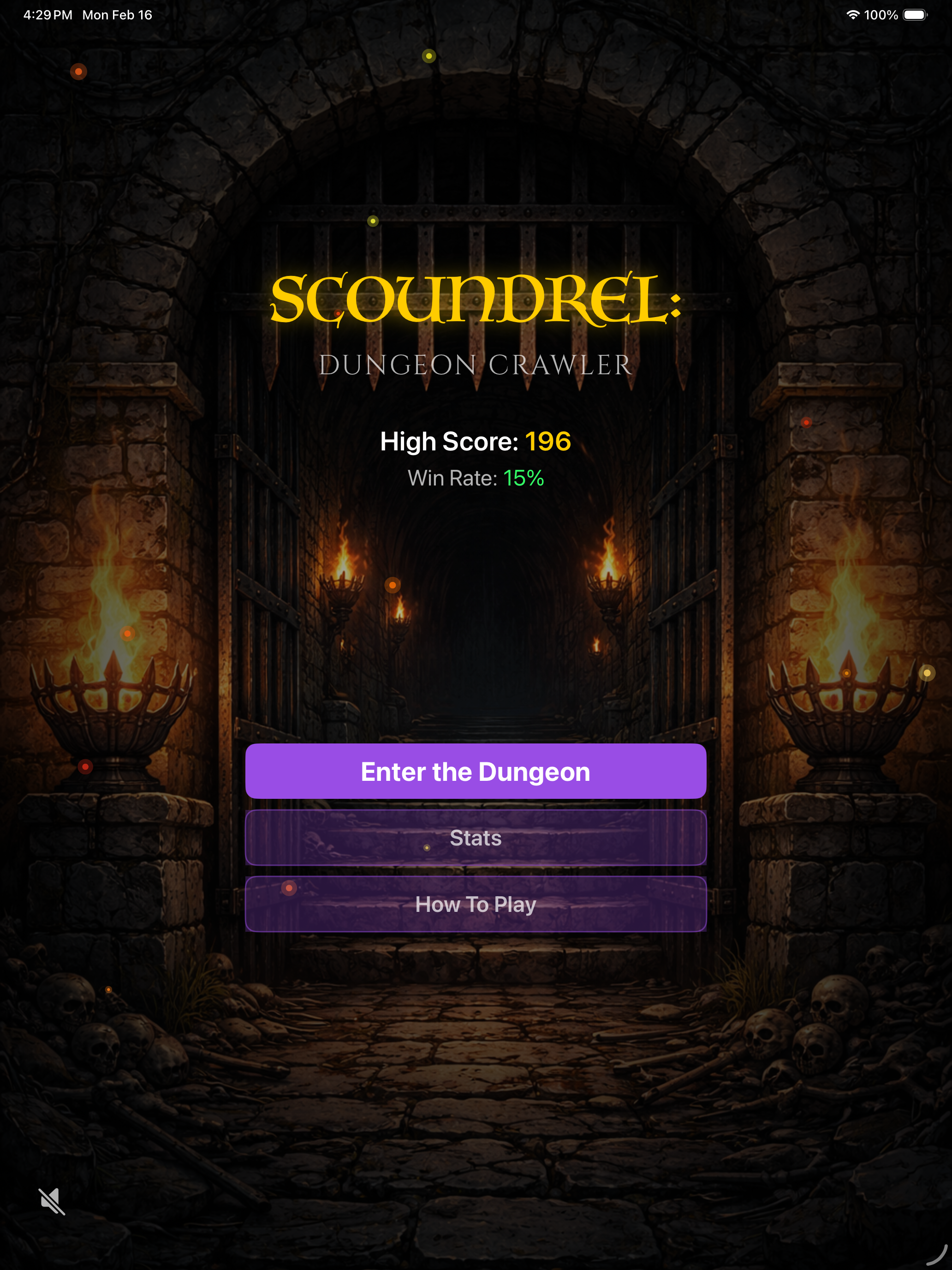Click the yellow particle over the portcullis
Image resolution: width=952 pixels, height=1270 pixels.
click(x=374, y=221)
